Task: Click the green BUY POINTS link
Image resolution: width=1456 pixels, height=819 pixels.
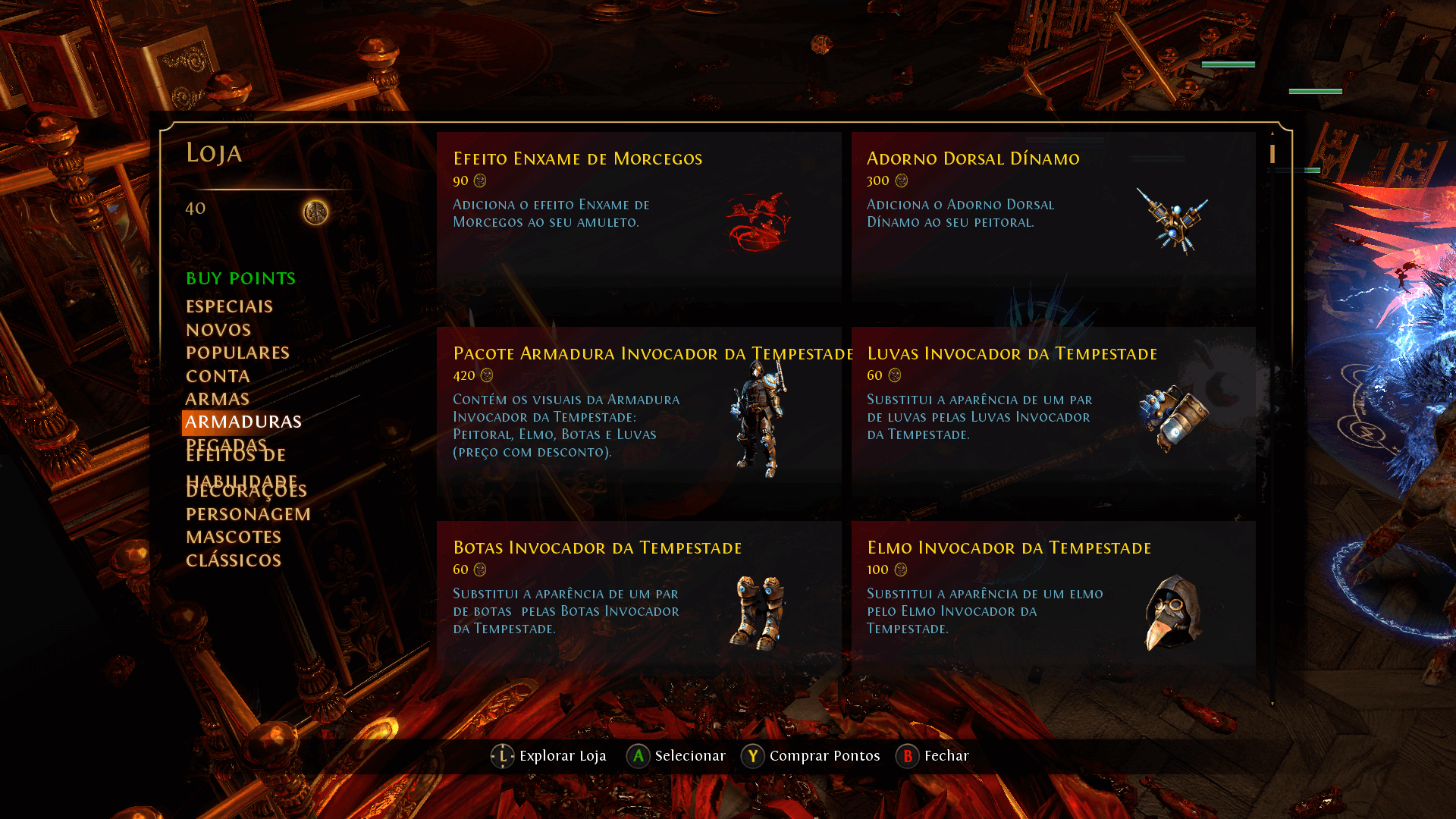Action: click(x=240, y=278)
